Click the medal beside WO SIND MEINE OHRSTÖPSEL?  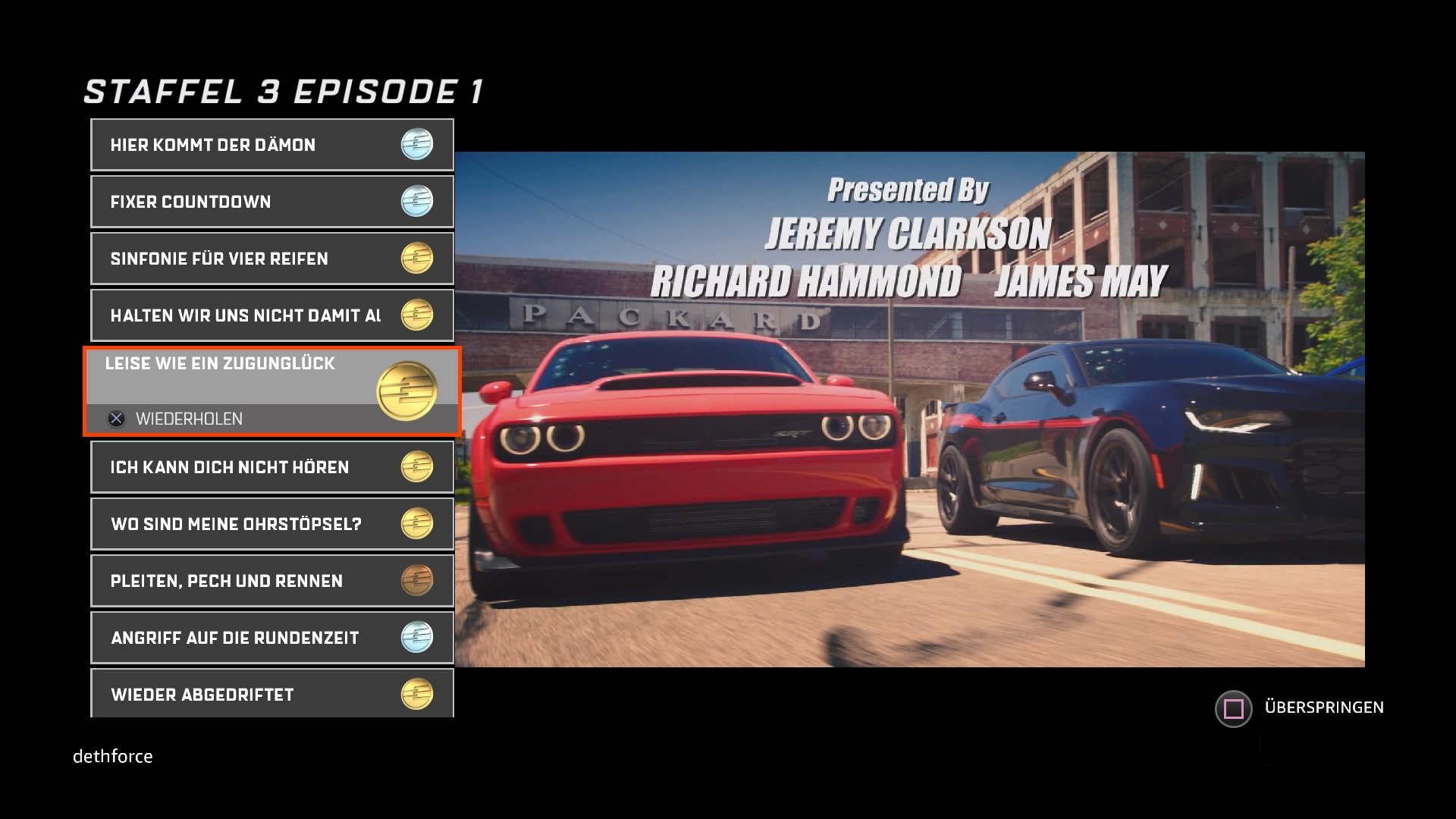(x=416, y=523)
